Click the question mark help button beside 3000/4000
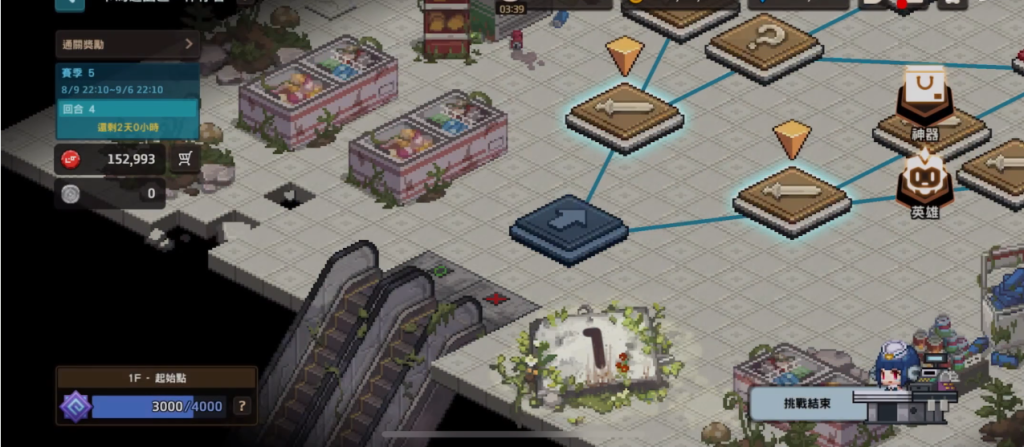1024x447 pixels. pyautogui.click(x=241, y=407)
